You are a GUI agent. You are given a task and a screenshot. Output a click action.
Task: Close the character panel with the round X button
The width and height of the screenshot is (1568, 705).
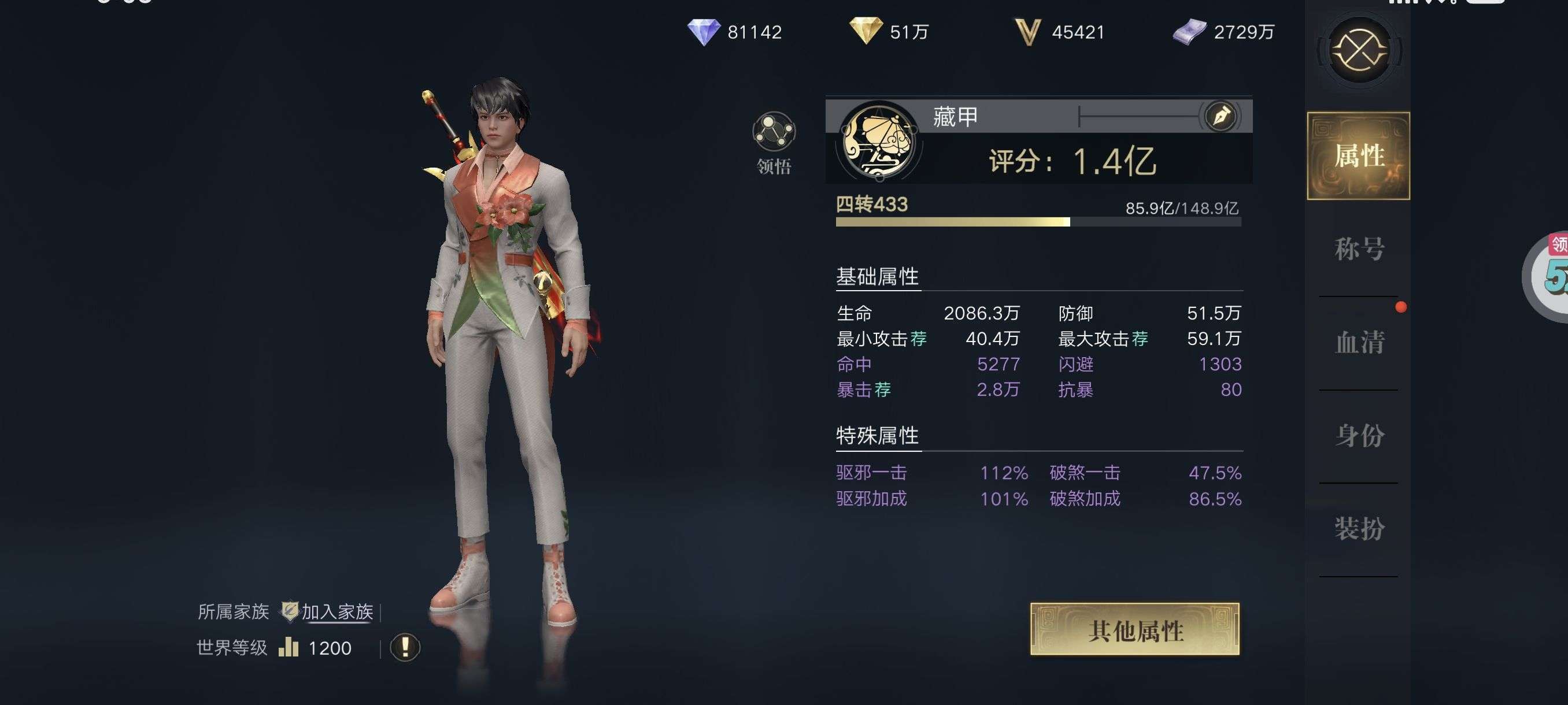tap(1359, 50)
